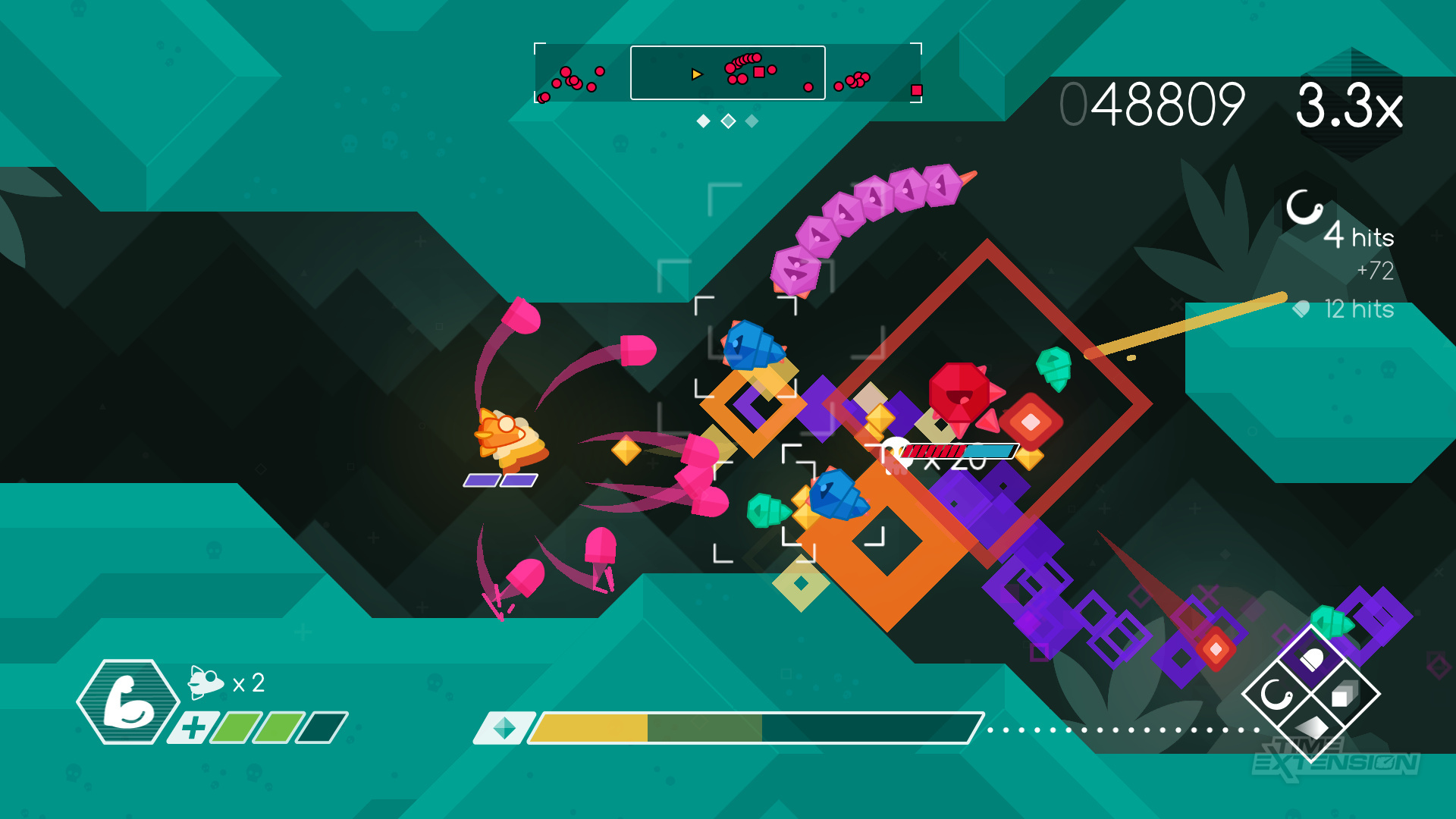This screenshot has height=819, width=1456.
Task: Select the missile weapon in the weapon diamond
Action: 1311,660
